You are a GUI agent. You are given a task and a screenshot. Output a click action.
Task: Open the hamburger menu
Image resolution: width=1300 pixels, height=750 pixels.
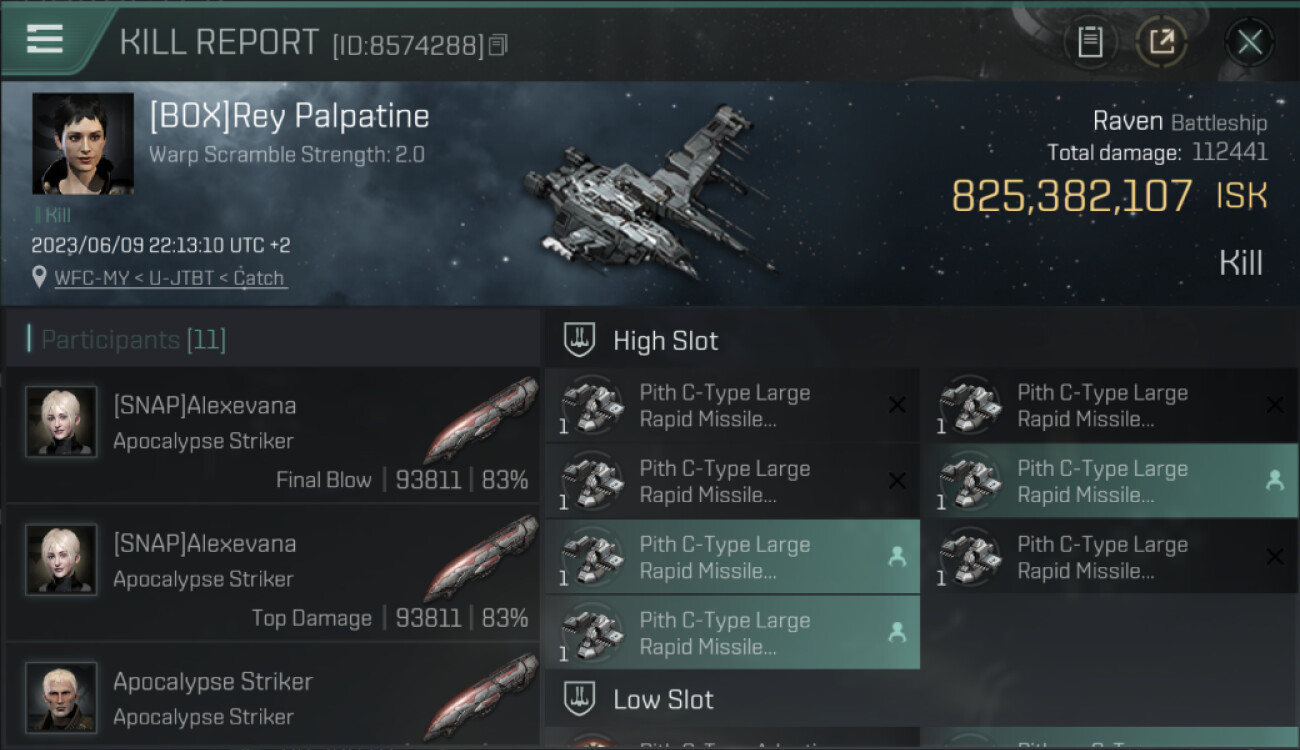45,40
